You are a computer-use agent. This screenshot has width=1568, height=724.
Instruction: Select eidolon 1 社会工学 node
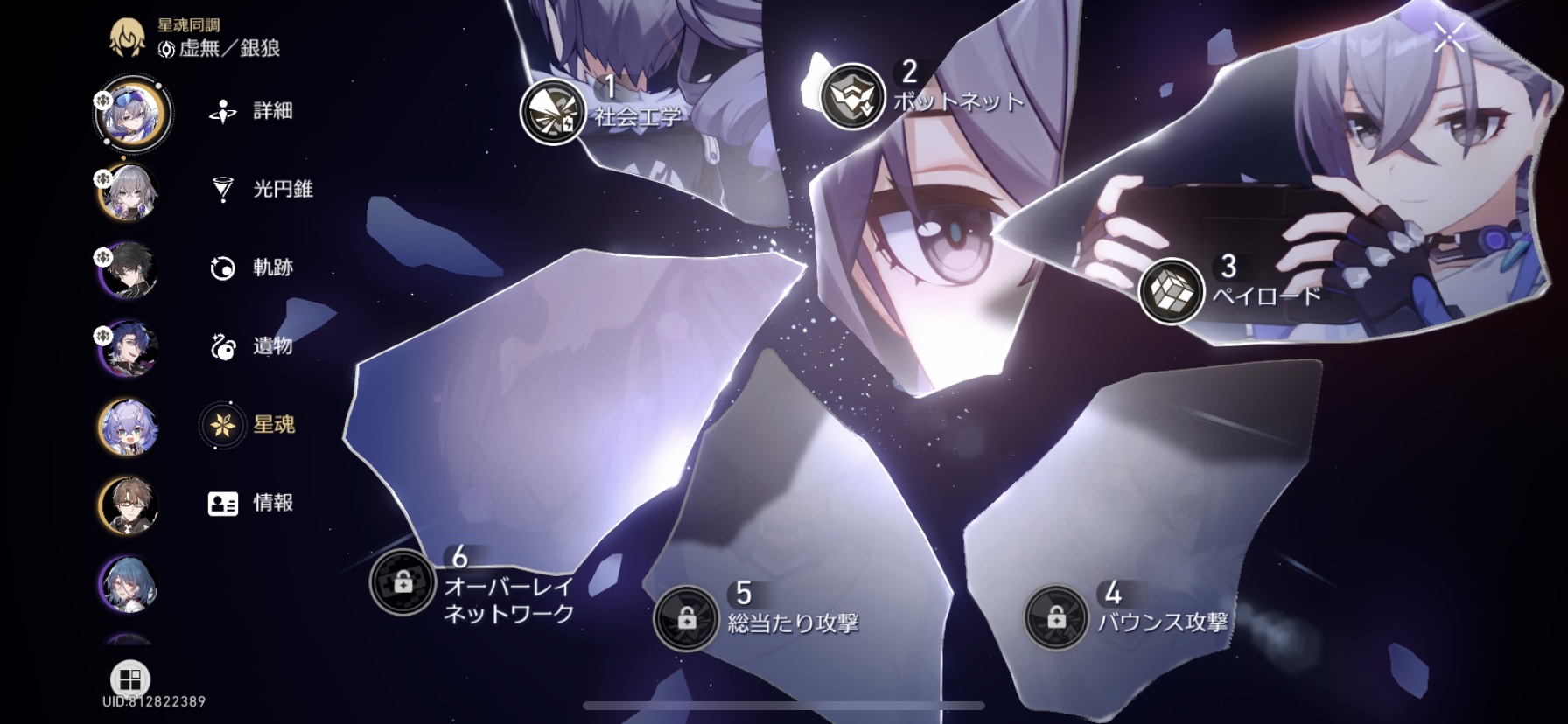pos(552,112)
